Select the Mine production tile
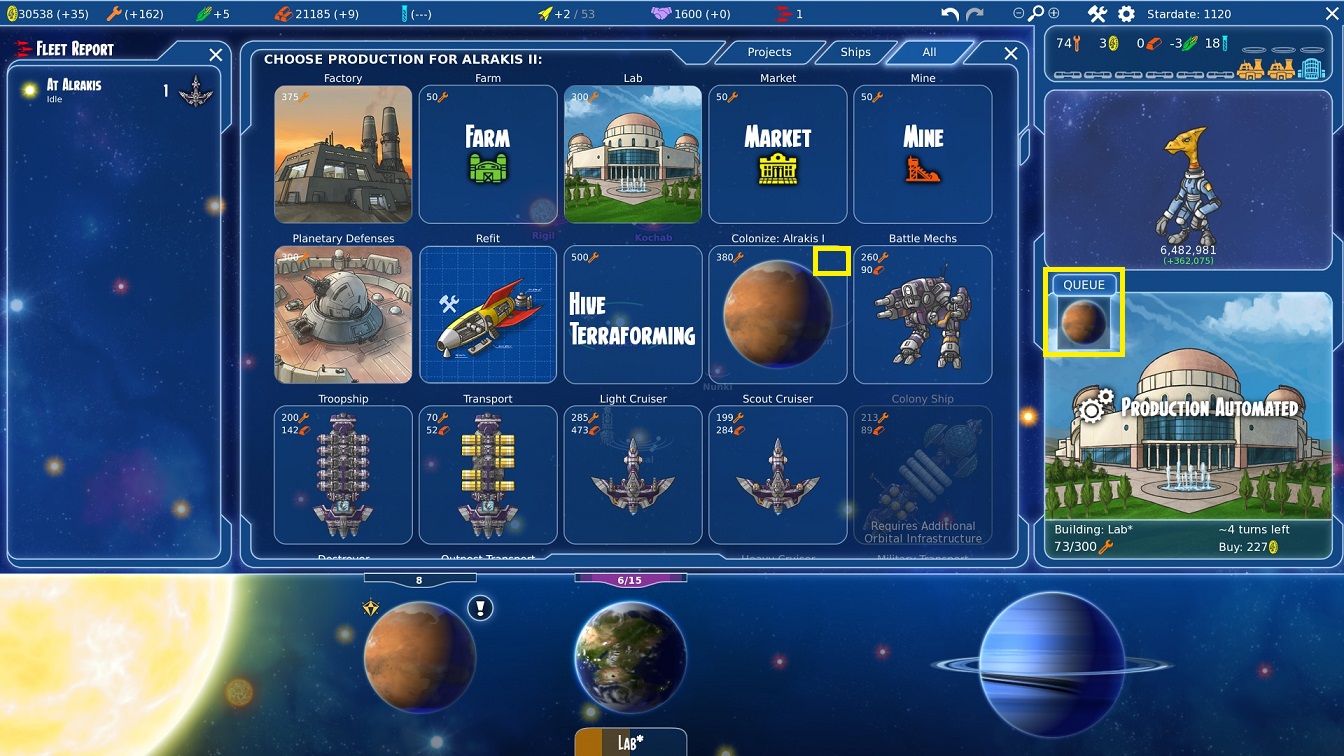1344x756 pixels. pos(923,154)
